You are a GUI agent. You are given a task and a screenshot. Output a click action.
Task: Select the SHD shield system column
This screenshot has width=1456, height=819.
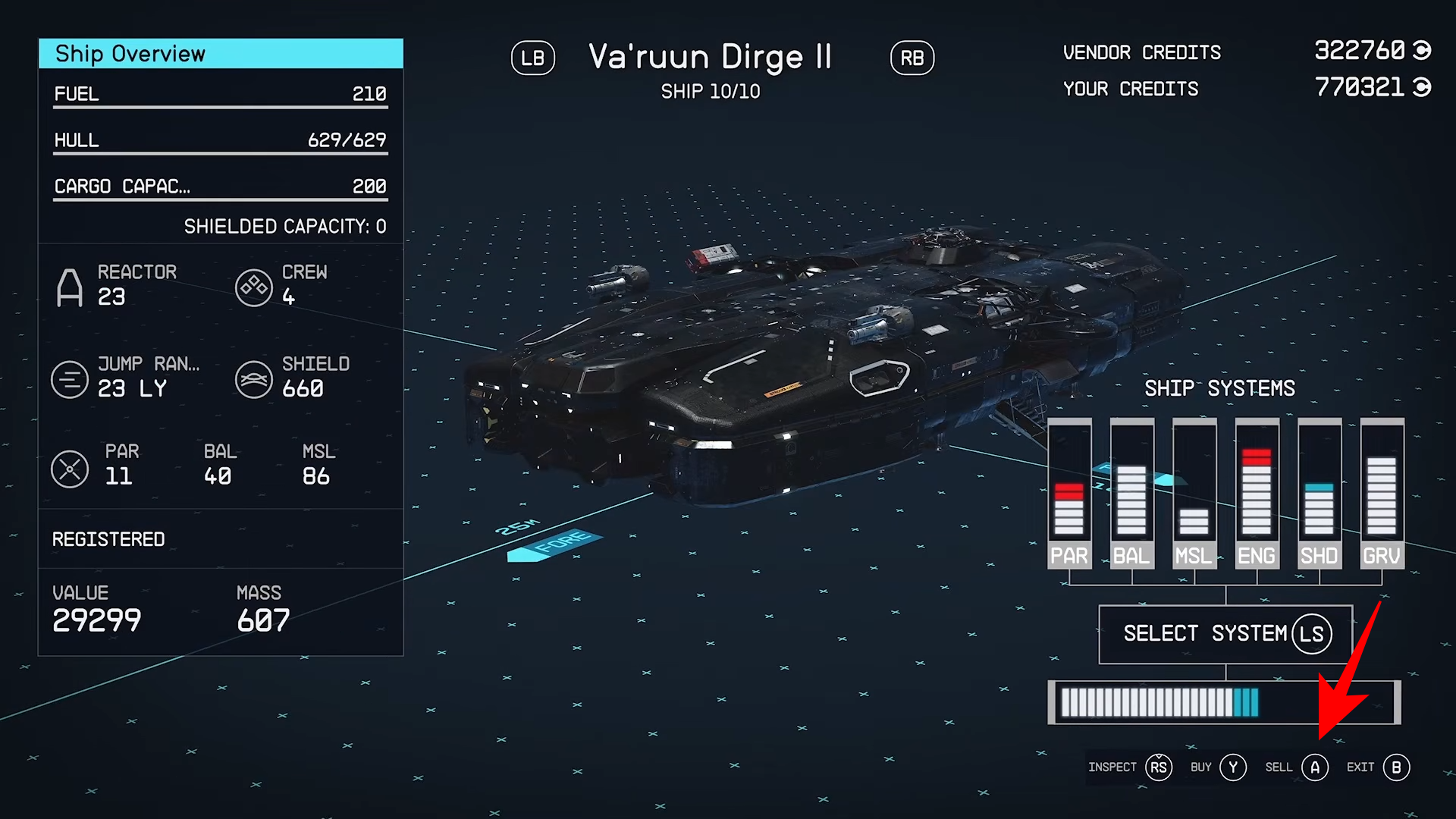(x=1319, y=493)
